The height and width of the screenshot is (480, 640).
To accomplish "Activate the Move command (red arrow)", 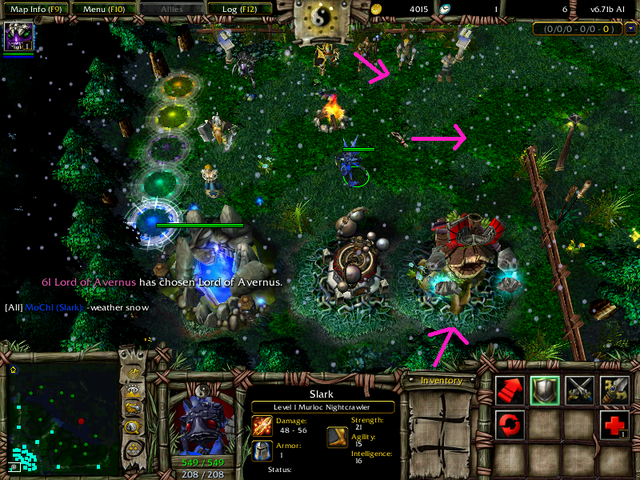I will 512,391.
